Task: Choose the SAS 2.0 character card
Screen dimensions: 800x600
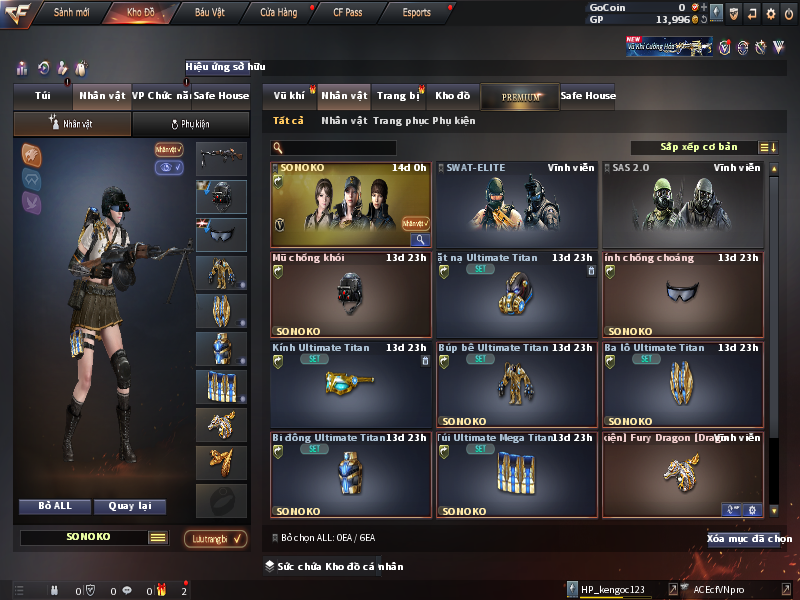Action: 682,204
